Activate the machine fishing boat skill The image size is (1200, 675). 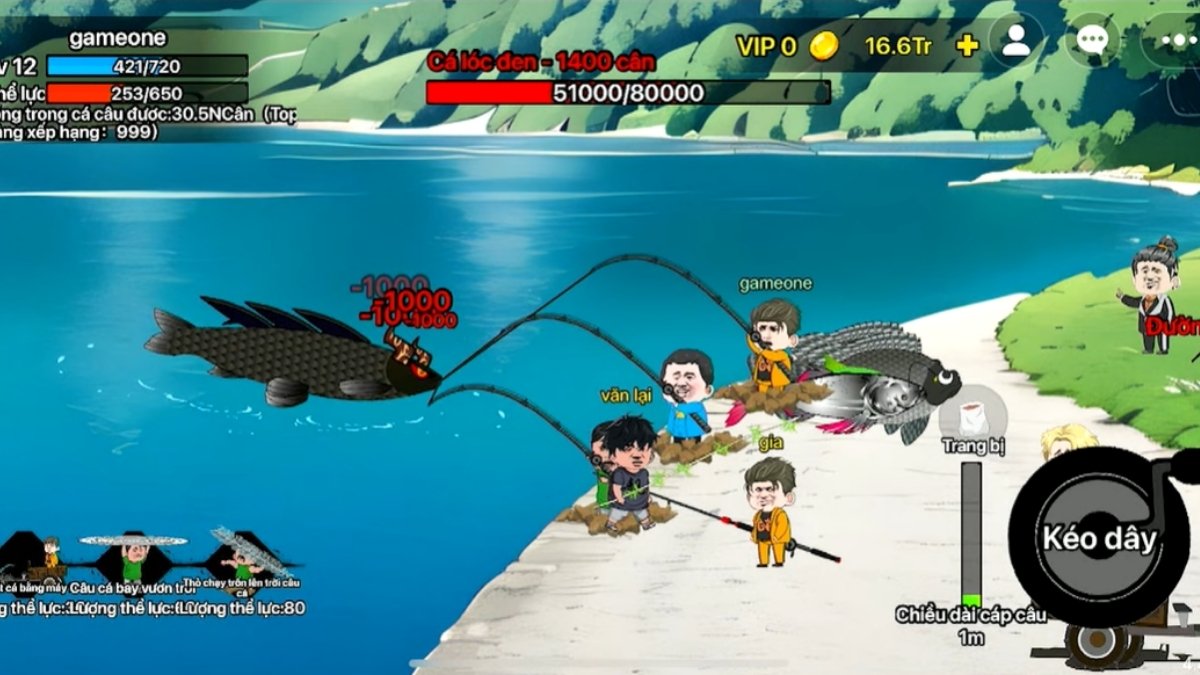[40, 559]
